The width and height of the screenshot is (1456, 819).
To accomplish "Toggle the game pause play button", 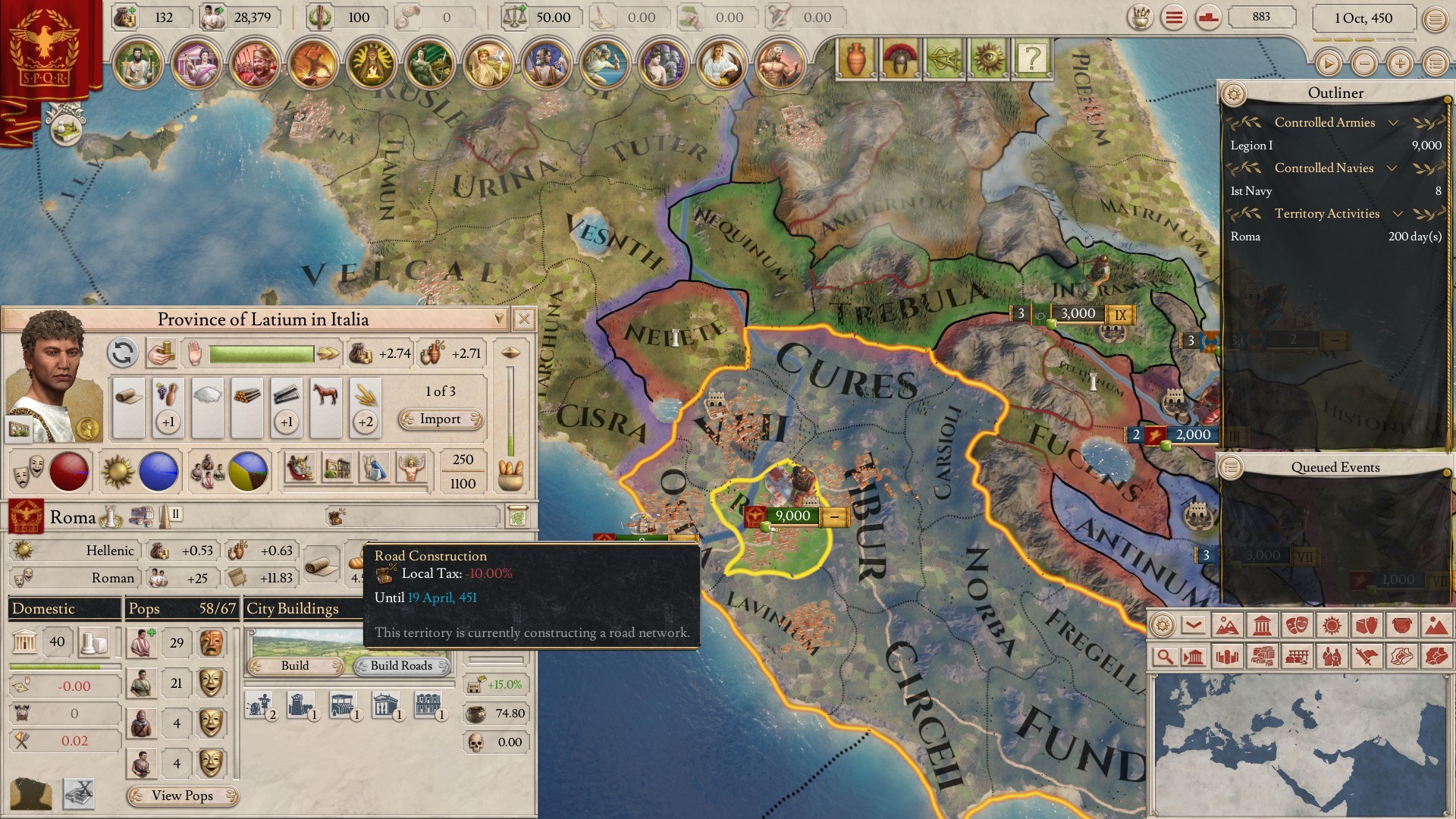I will point(1328,64).
